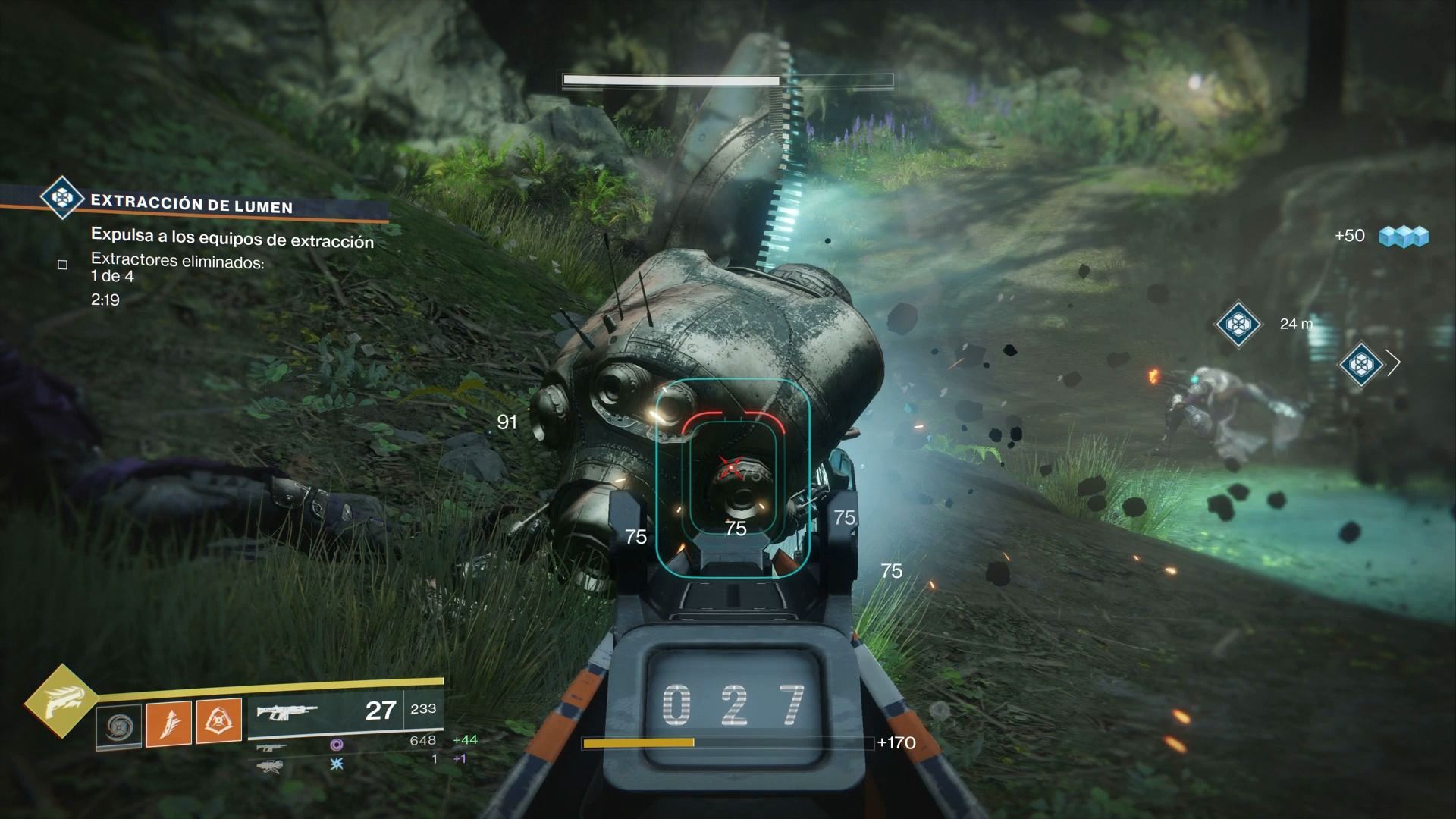Click the blue glimmer cubes reward icon

1404,237
